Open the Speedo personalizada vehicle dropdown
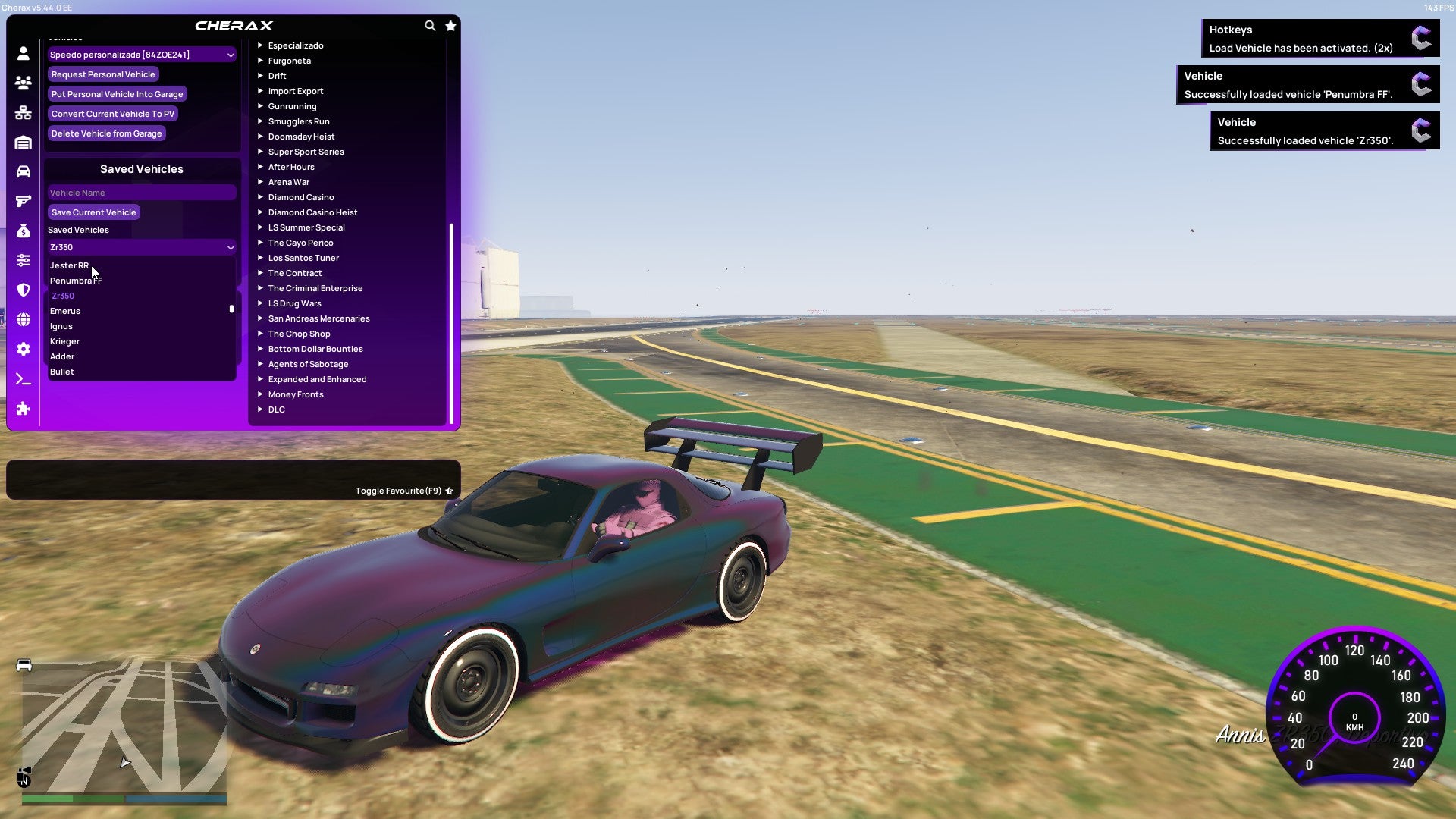 pos(141,55)
